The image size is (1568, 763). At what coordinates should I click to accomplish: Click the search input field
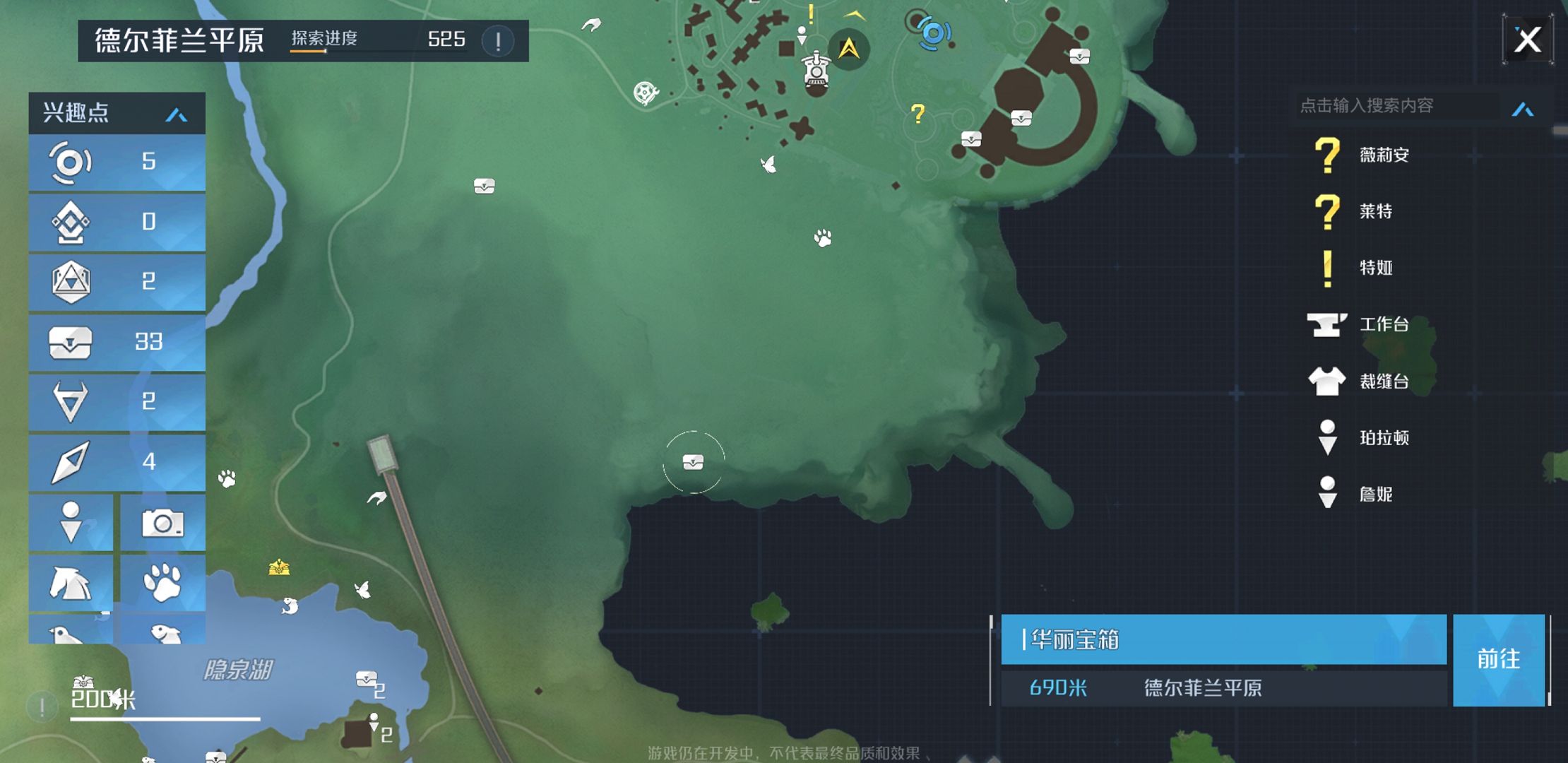(x=1395, y=106)
